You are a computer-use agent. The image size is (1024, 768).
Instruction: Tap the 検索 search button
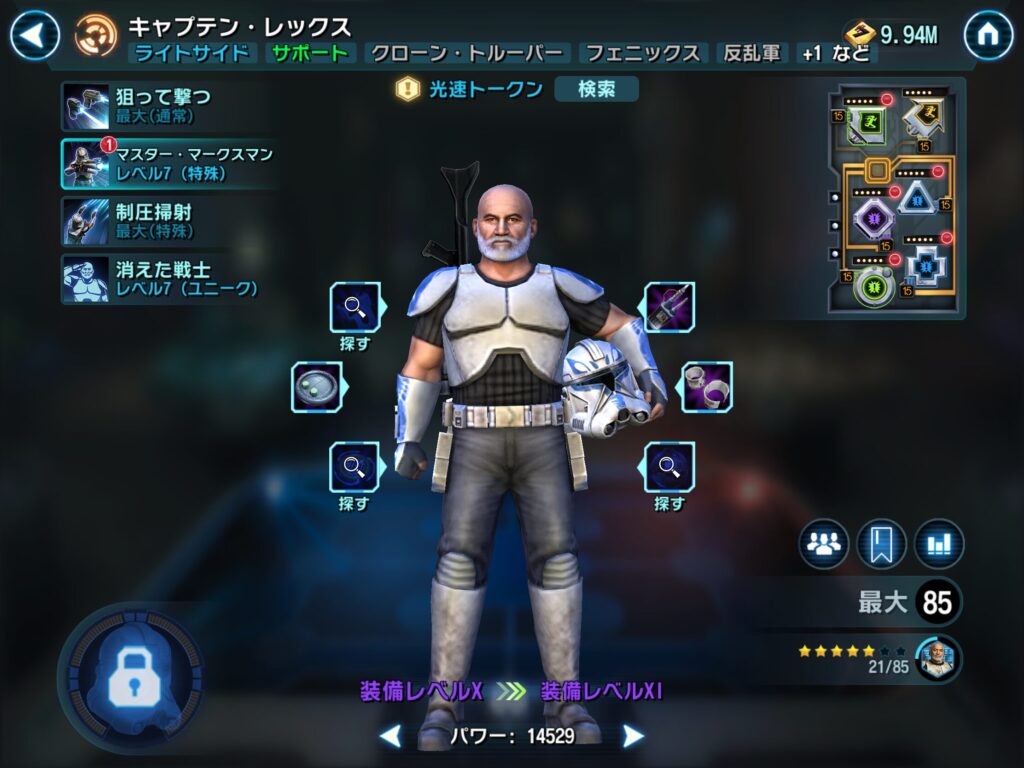(x=596, y=89)
